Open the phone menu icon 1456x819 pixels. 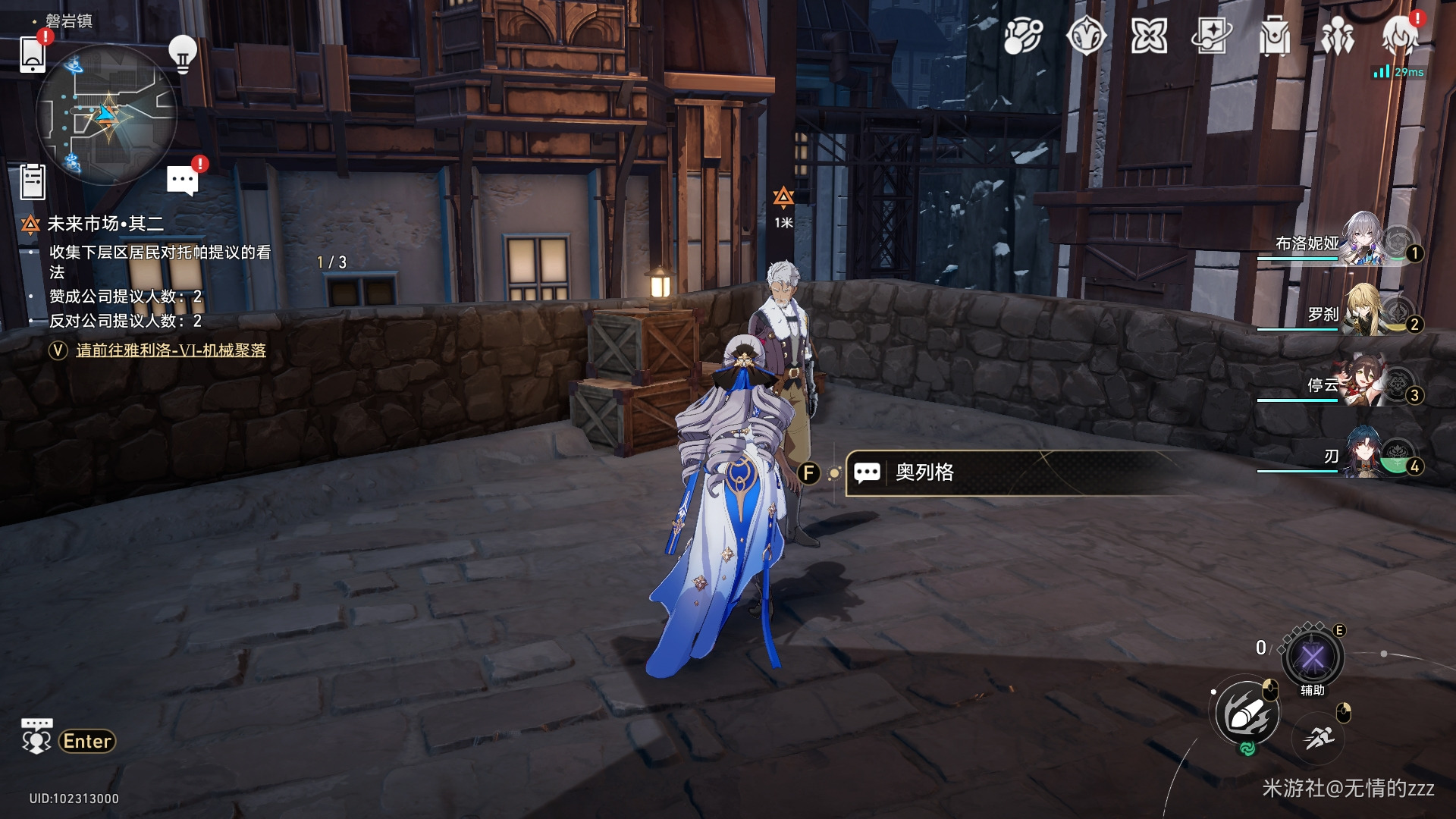(x=33, y=54)
